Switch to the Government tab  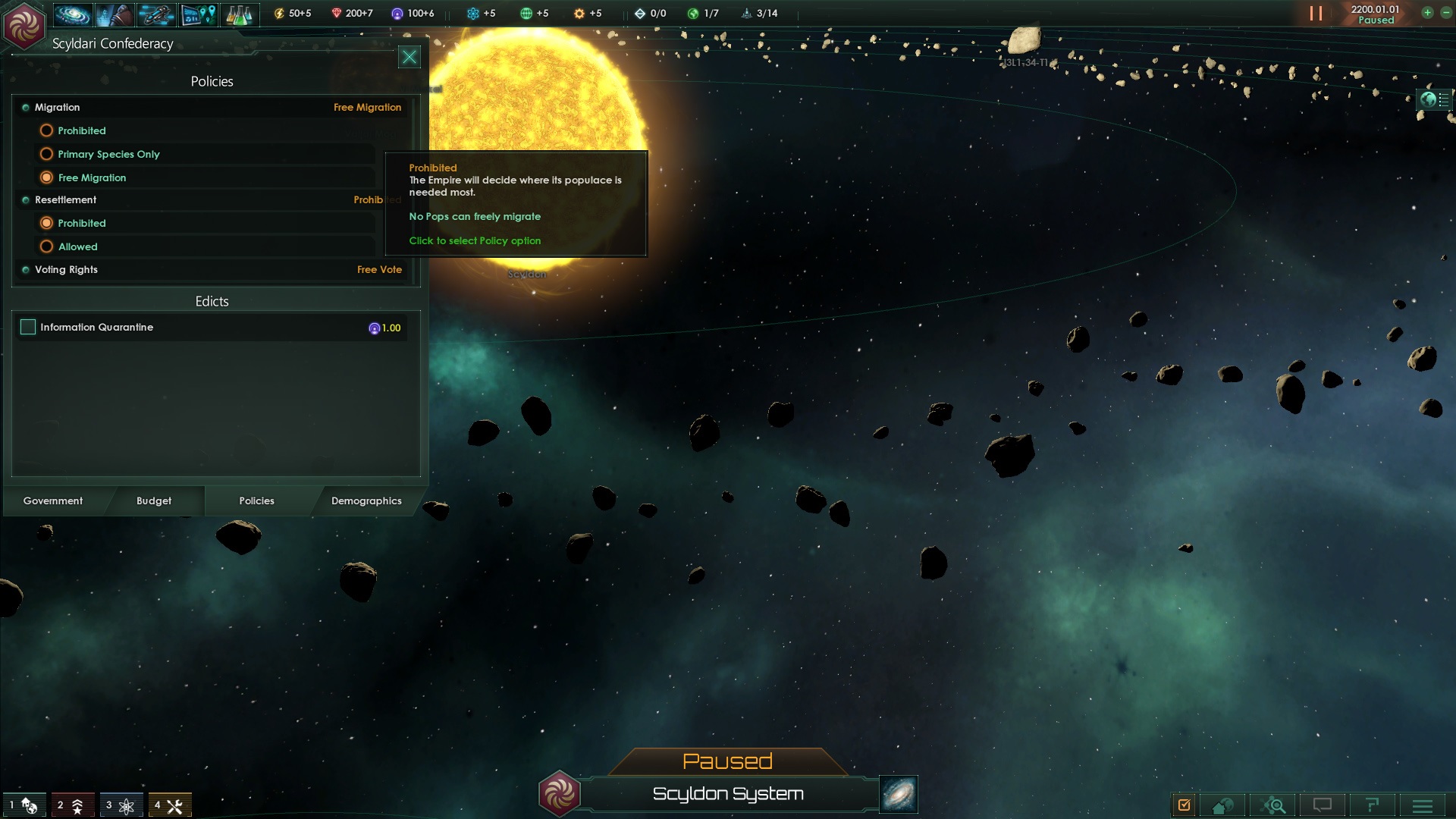click(53, 501)
